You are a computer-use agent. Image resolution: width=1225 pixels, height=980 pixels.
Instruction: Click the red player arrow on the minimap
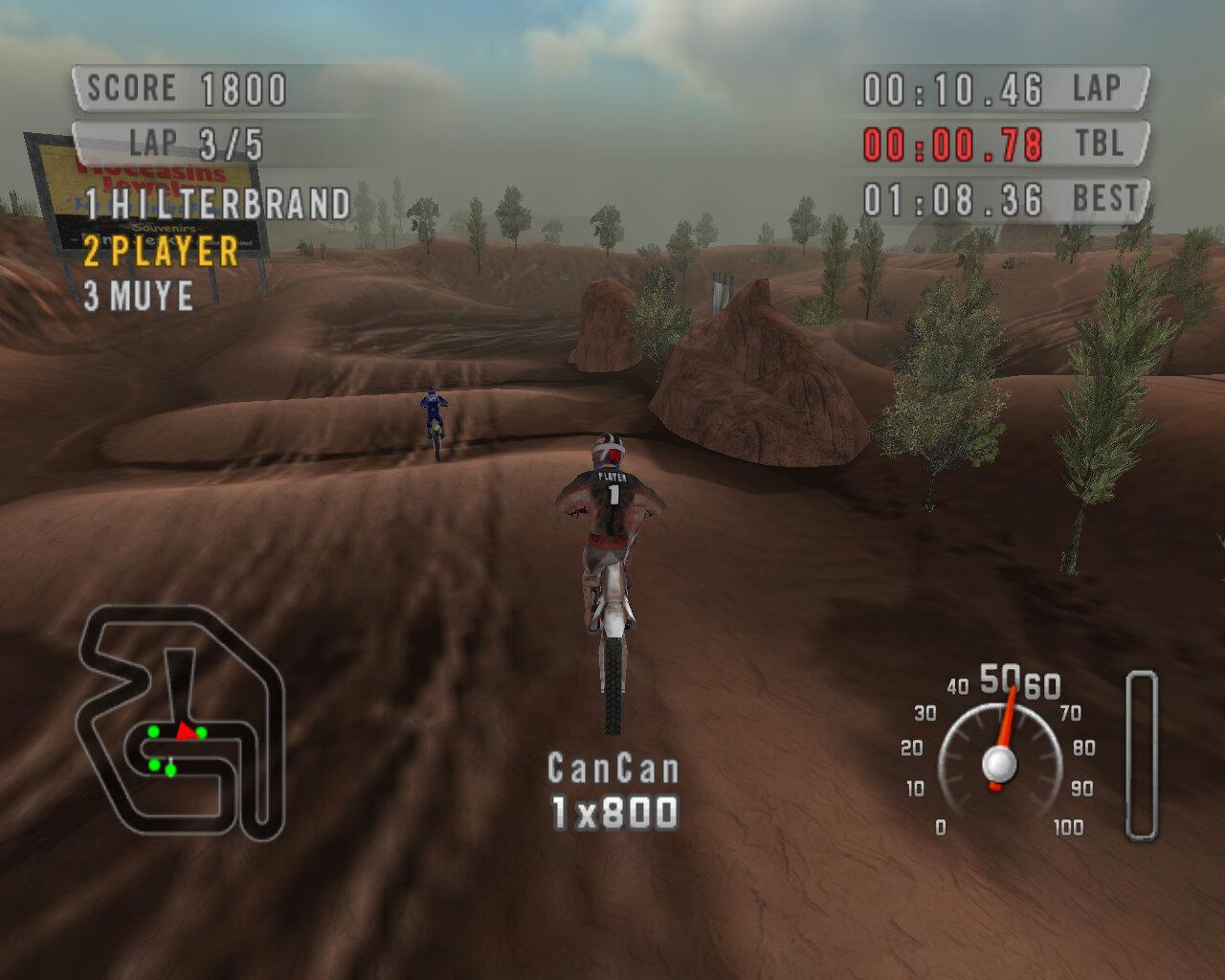(x=185, y=732)
